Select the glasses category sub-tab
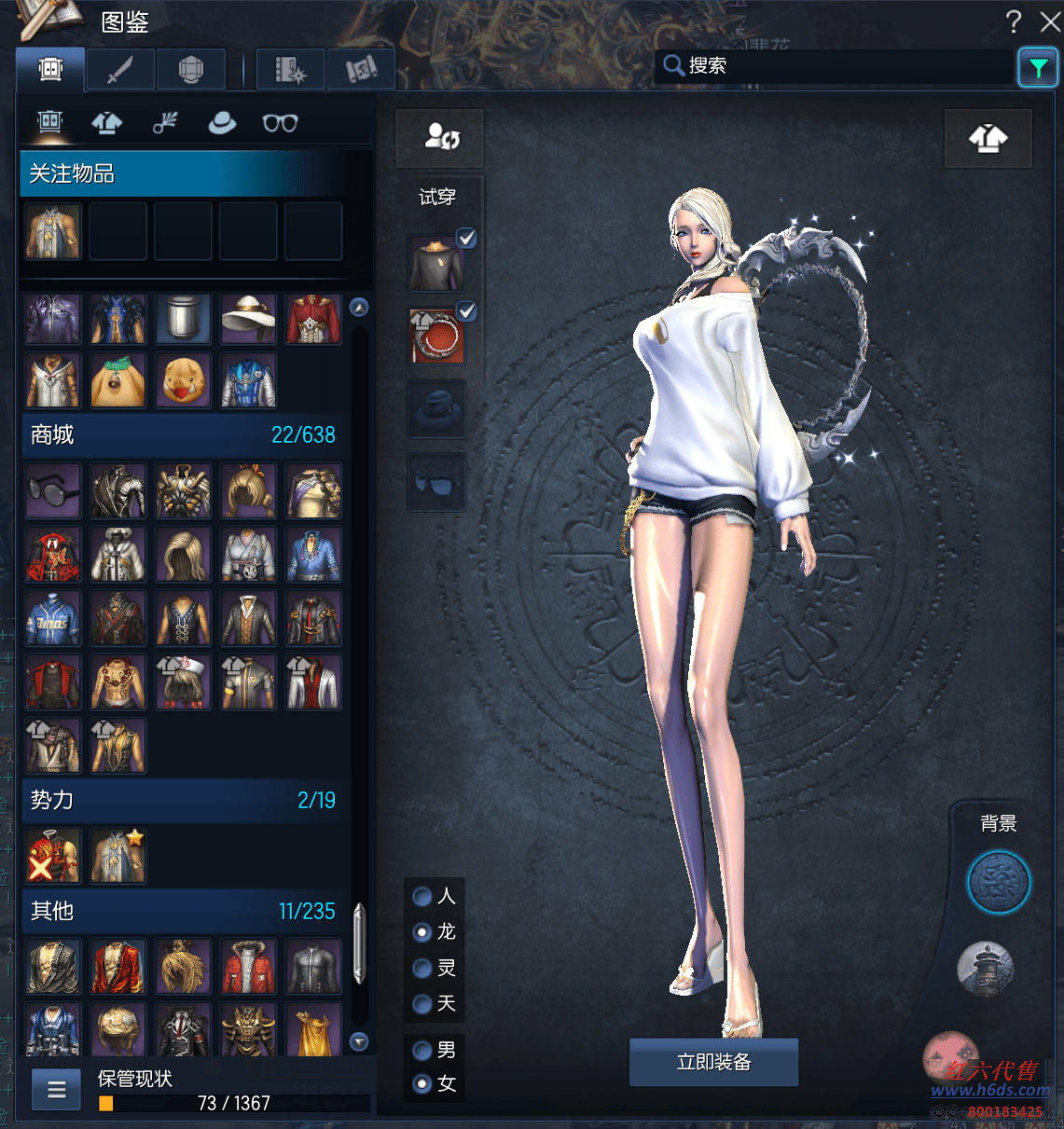Viewport: 1064px width, 1129px height. (x=280, y=122)
